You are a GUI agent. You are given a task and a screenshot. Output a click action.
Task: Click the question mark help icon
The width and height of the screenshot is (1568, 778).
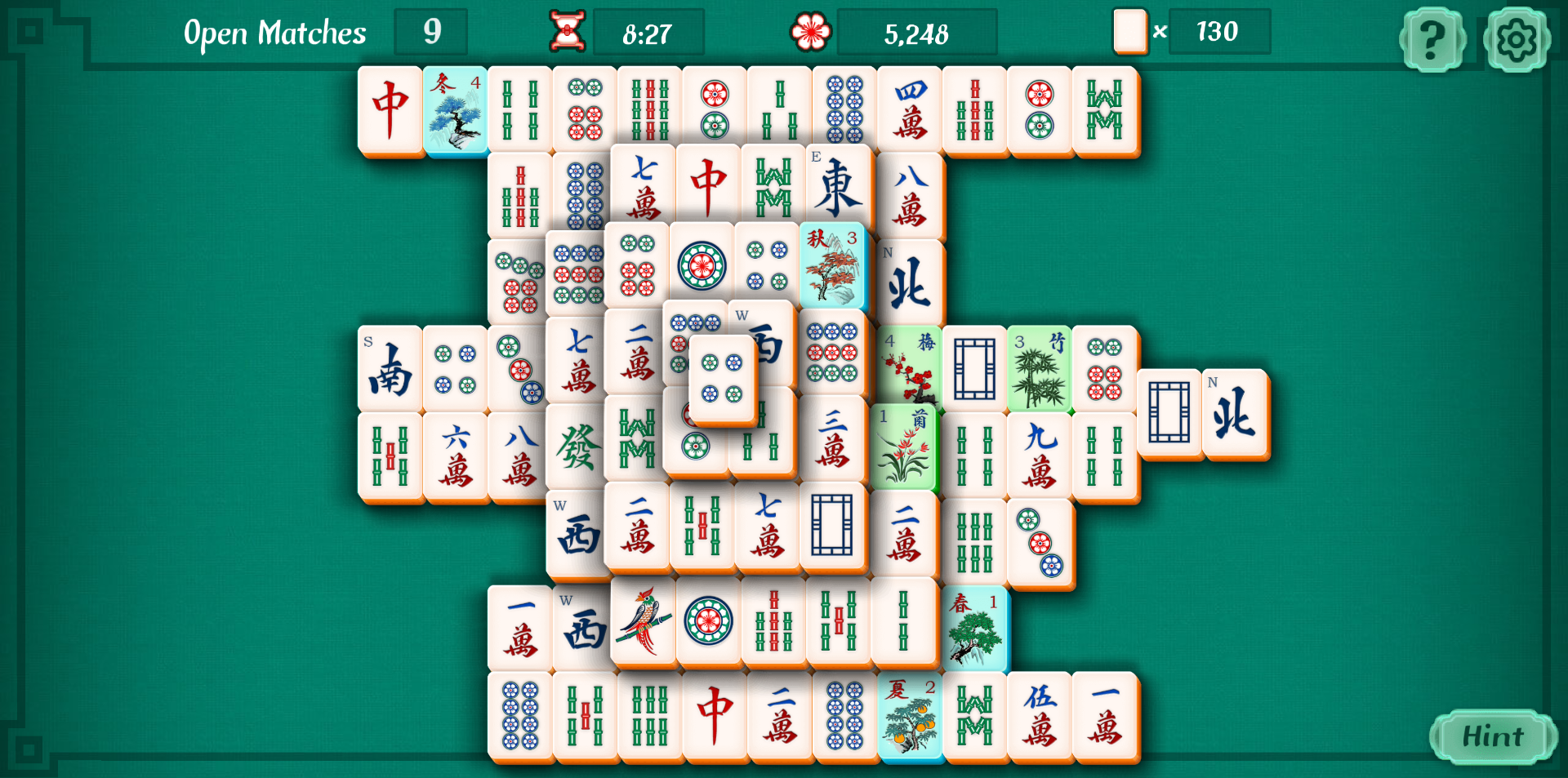point(1432,38)
